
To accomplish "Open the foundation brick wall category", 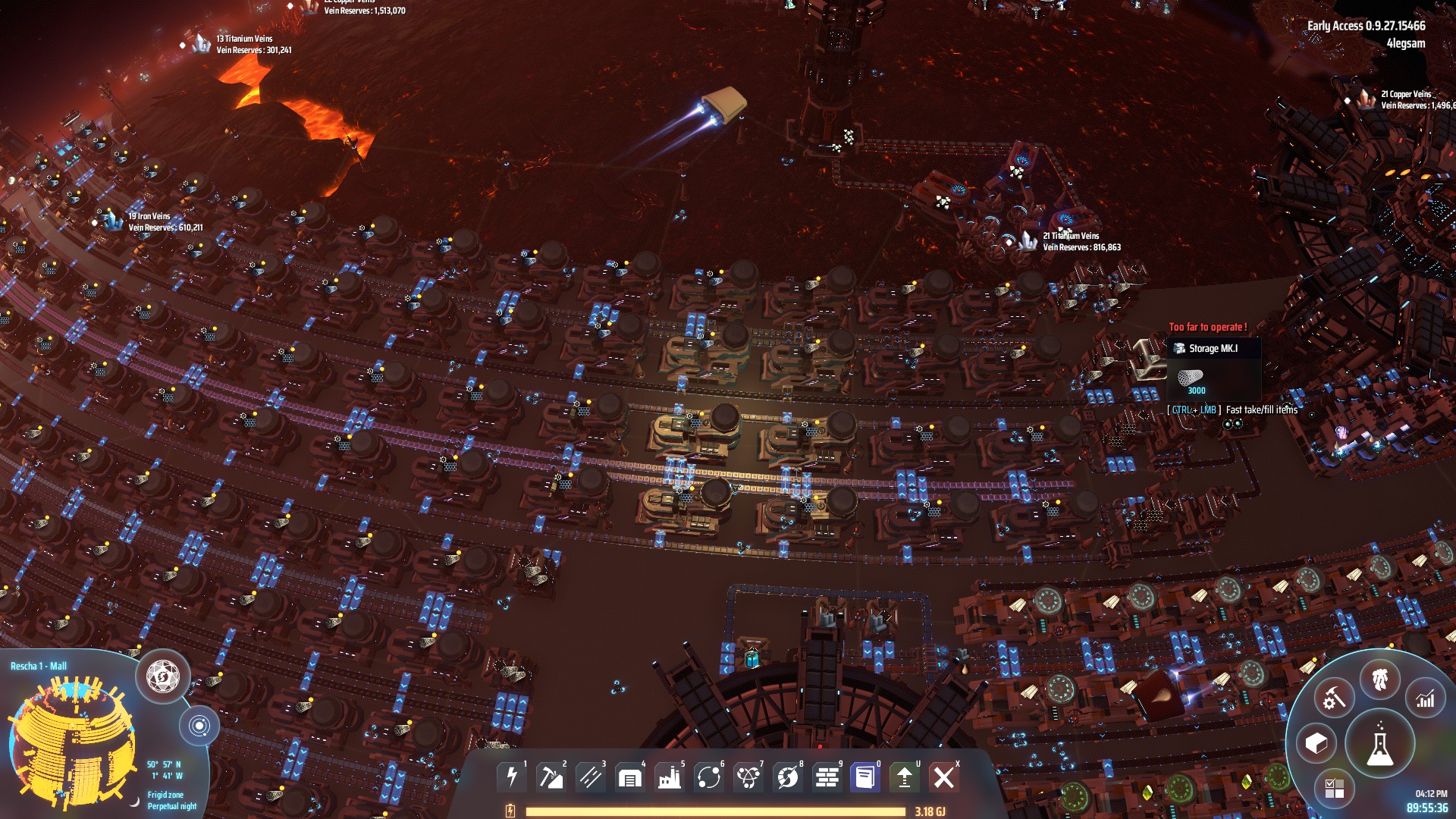I will coord(827,777).
